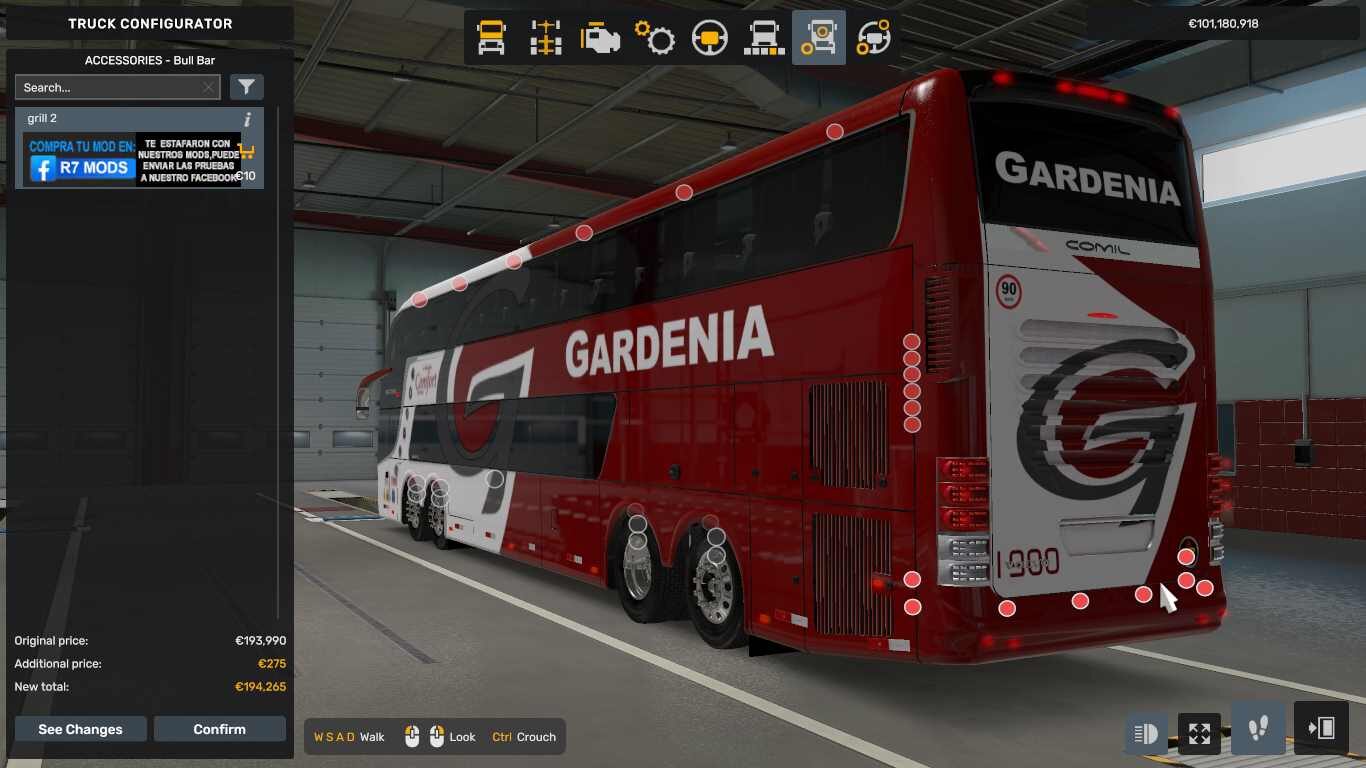
Task: Toggle the footprints walk mode
Action: coord(1258,728)
